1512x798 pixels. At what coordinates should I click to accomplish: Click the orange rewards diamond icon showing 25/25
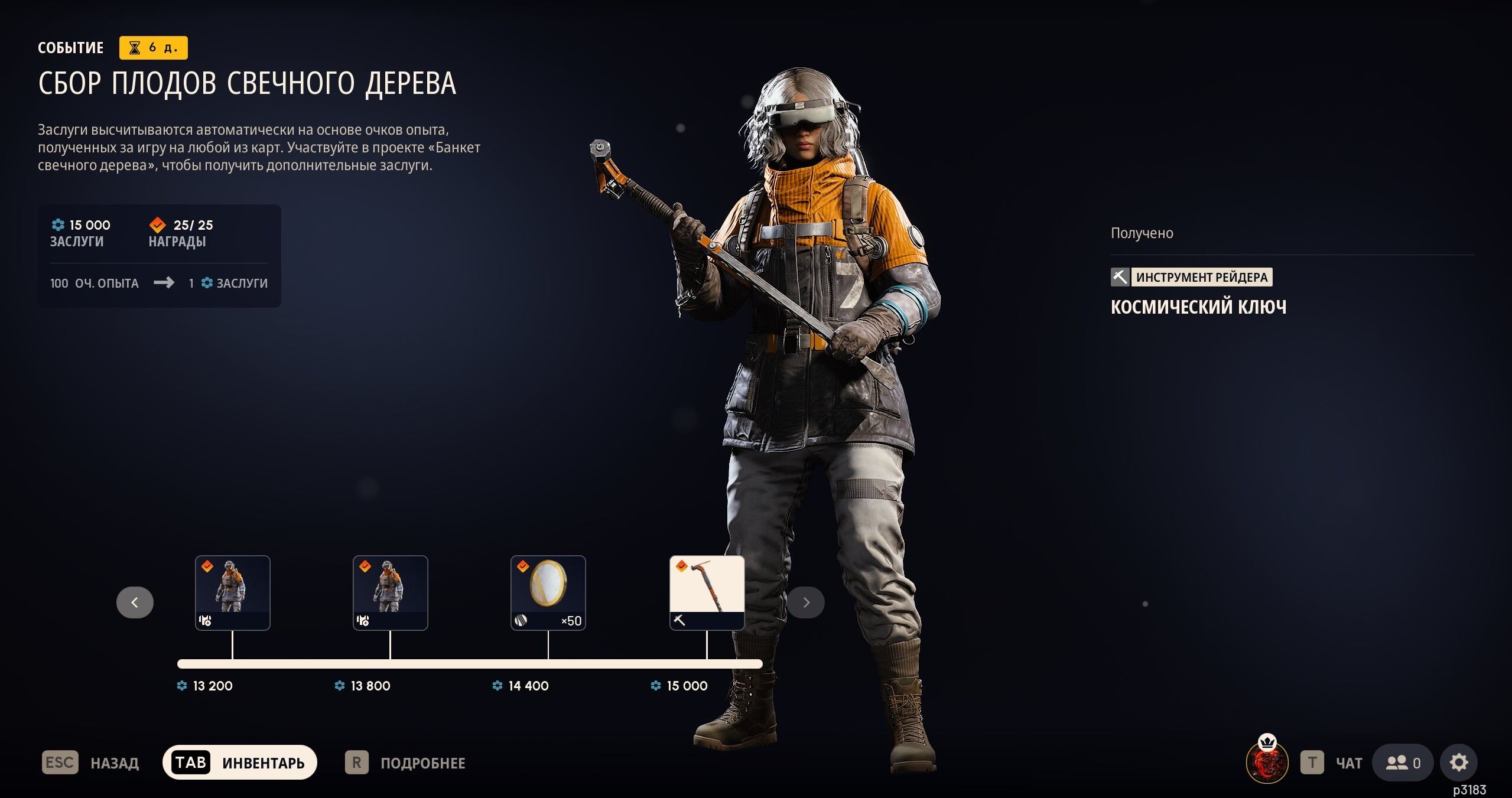pos(157,224)
